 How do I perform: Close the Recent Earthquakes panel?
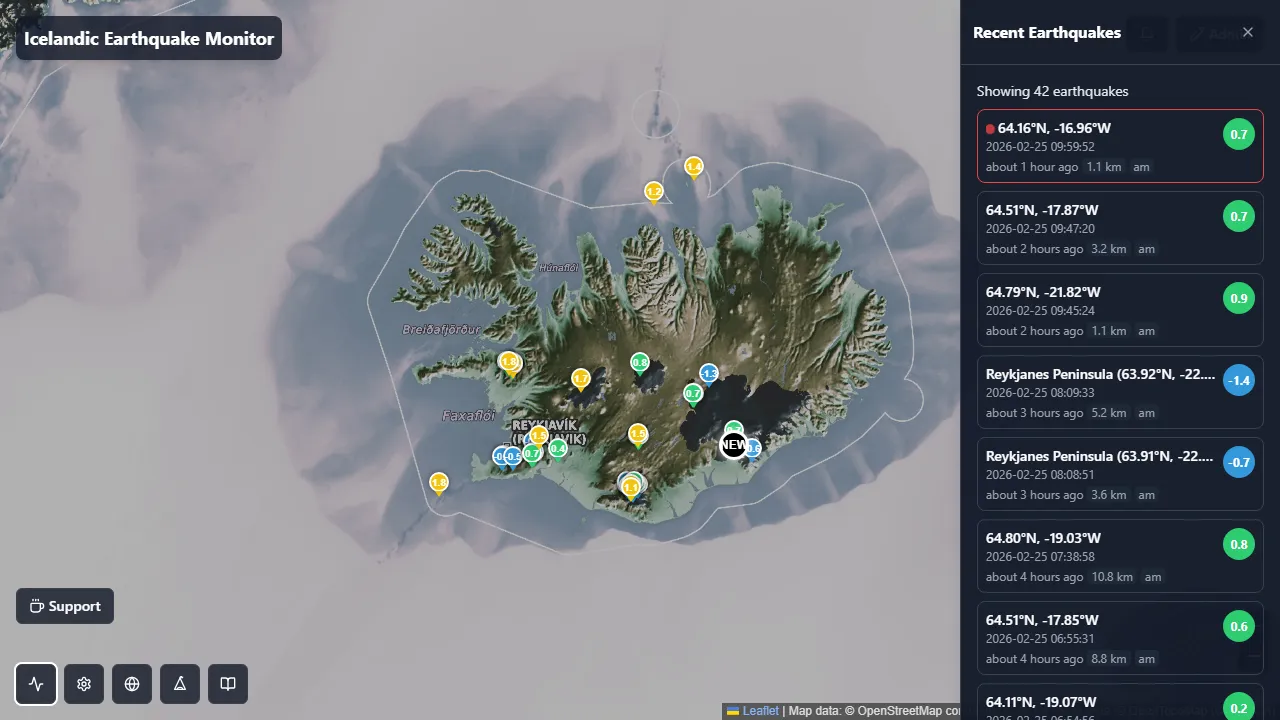(x=1248, y=32)
